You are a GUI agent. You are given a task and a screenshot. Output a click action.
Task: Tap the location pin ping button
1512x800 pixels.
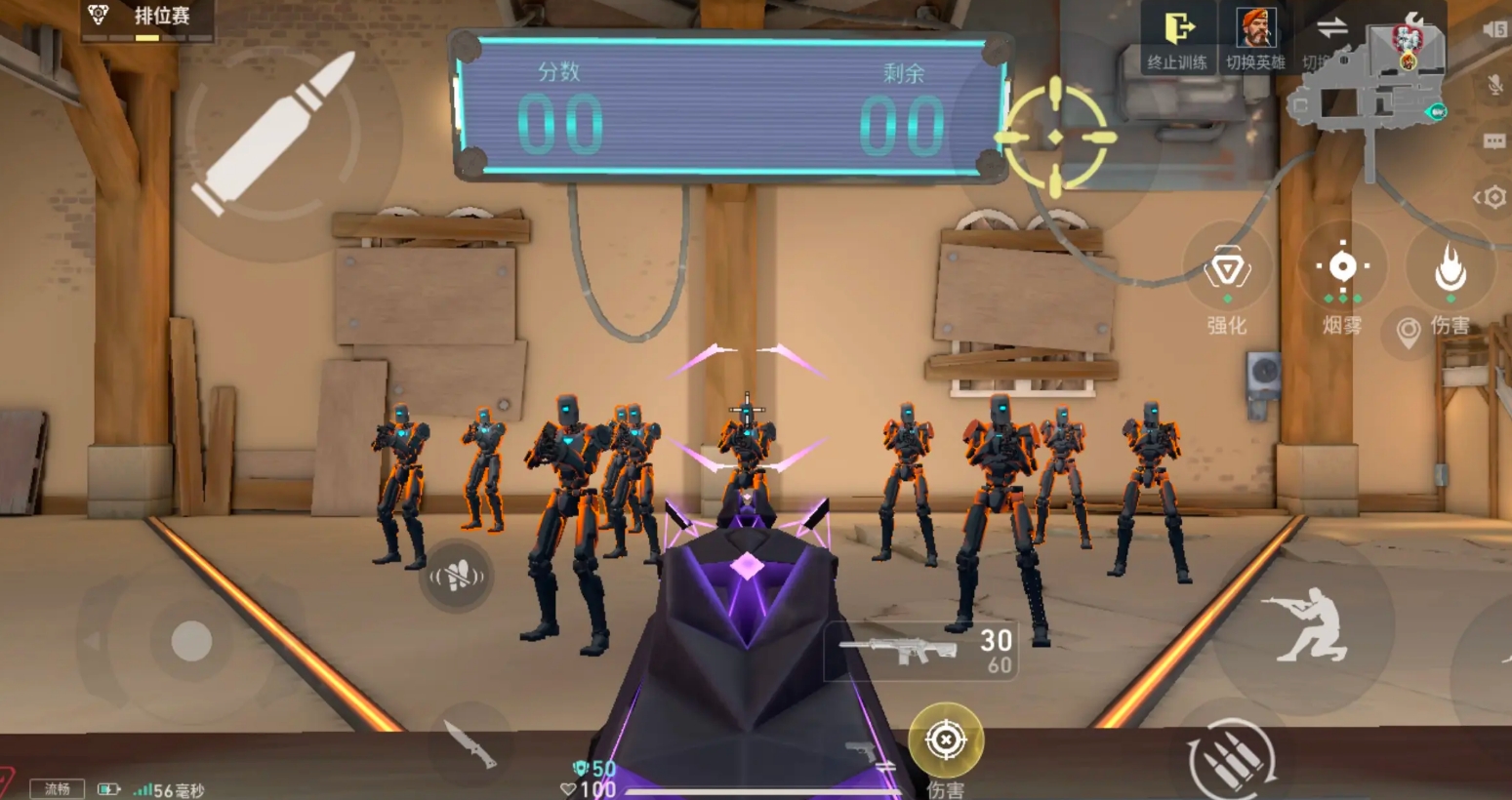1408,333
